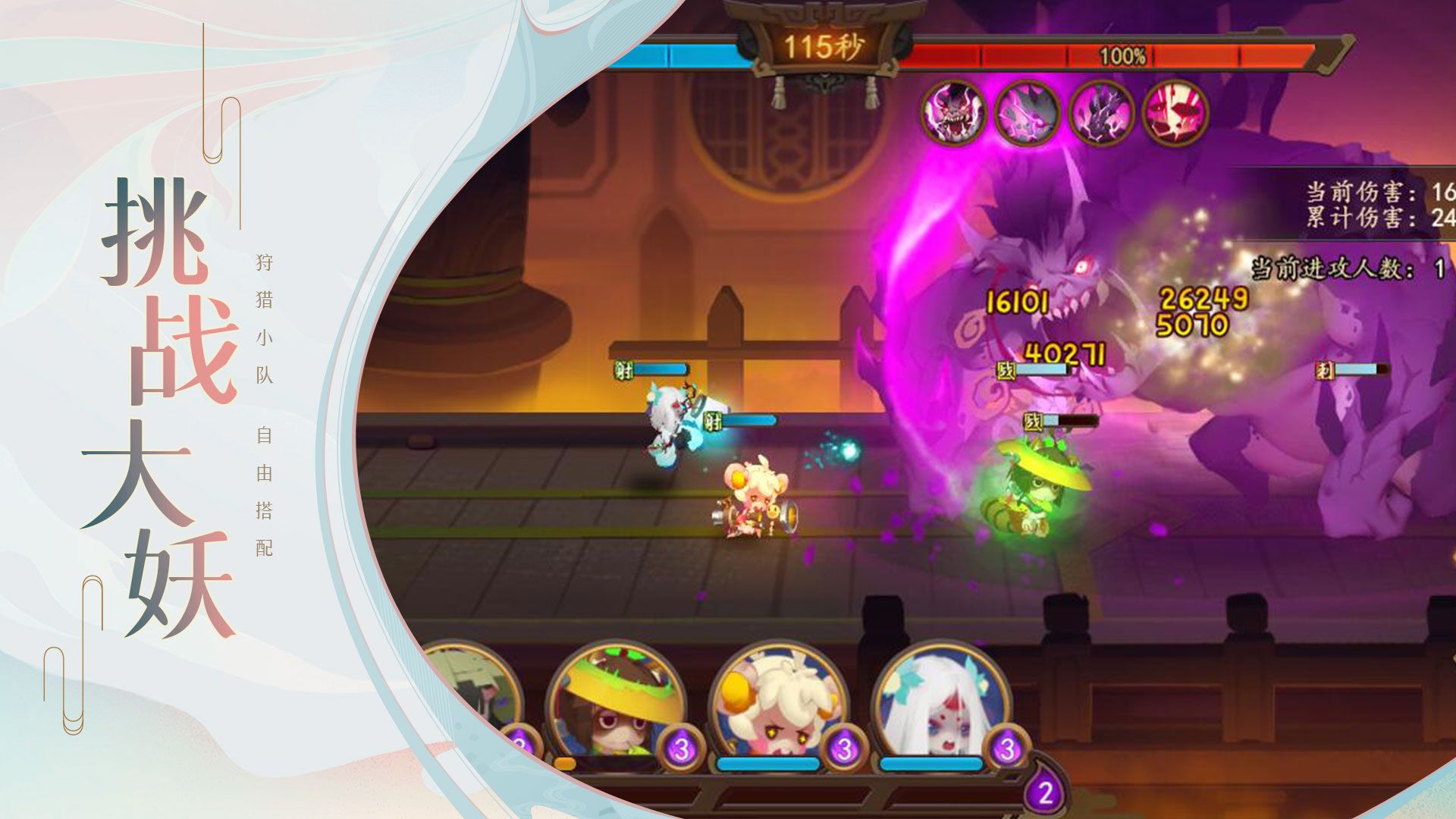Check the boss's dark spikes skill icon
This screenshot has width=1456, height=819.
click(1101, 112)
